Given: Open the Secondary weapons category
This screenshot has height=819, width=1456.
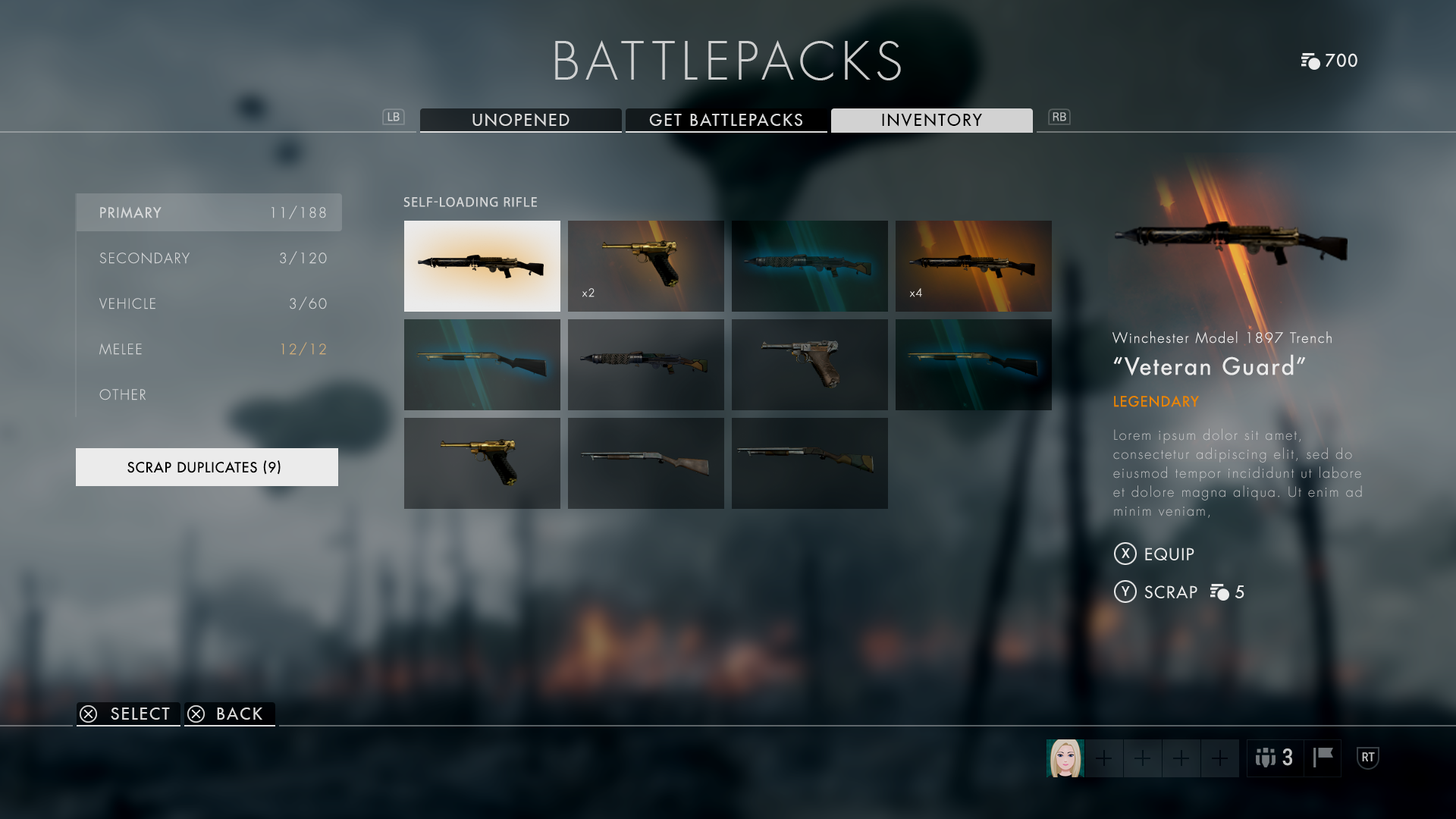Looking at the screenshot, I should tap(209, 258).
